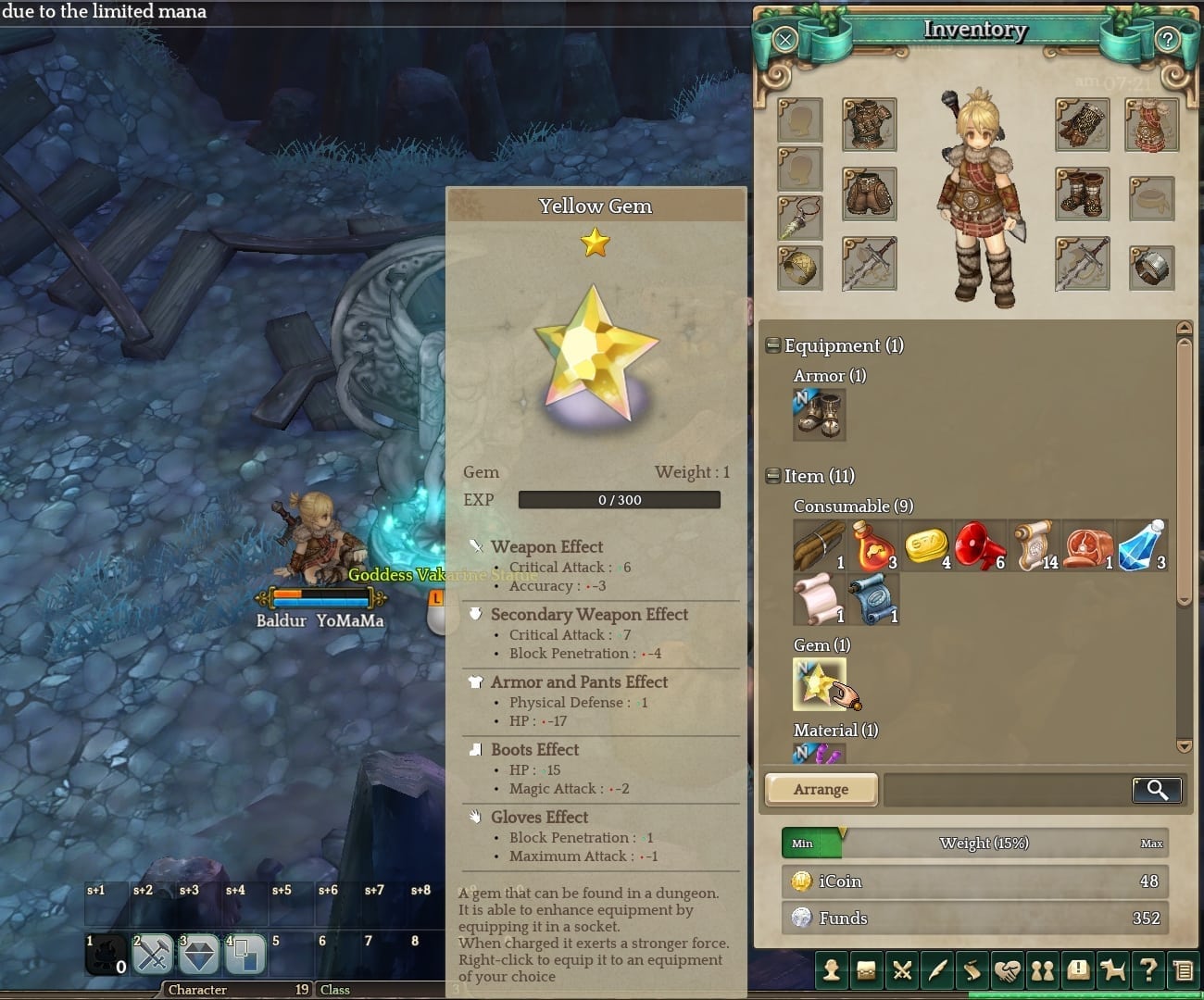1204x1000 pixels.
Task: Choose the blue crystal bottle consumable
Action: coord(1141,545)
